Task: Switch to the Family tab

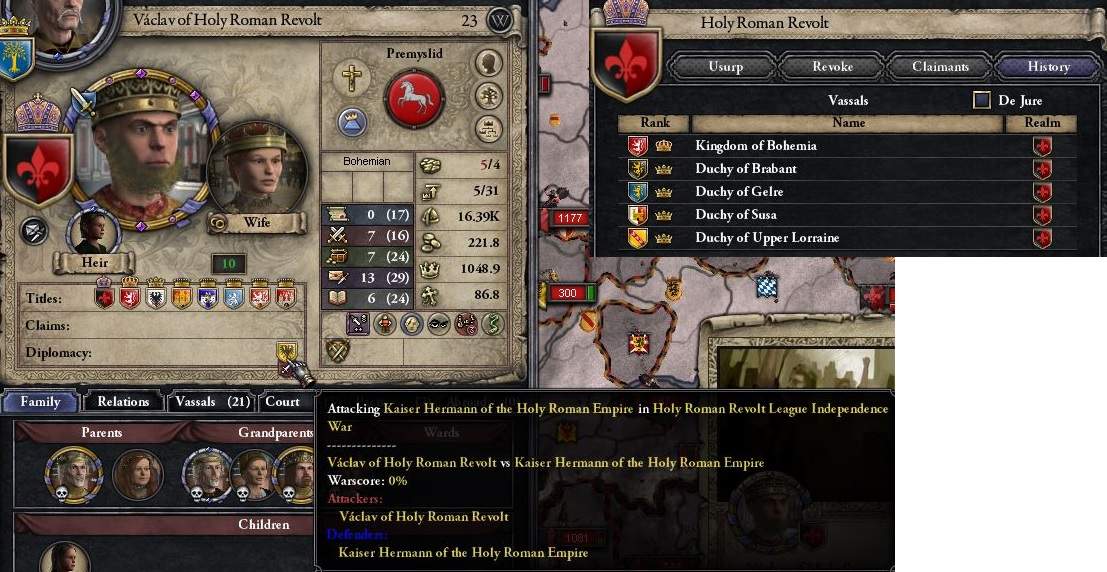Action: tap(41, 402)
